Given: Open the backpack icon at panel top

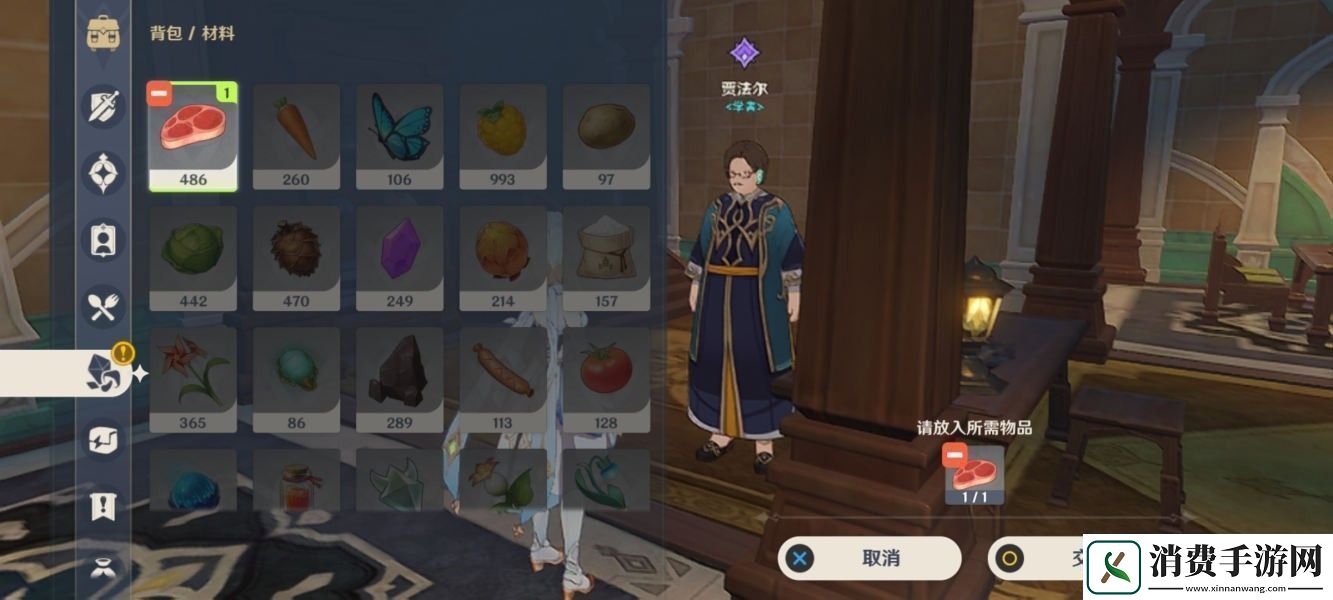Looking at the screenshot, I should pyautogui.click(x=104, y=33).
